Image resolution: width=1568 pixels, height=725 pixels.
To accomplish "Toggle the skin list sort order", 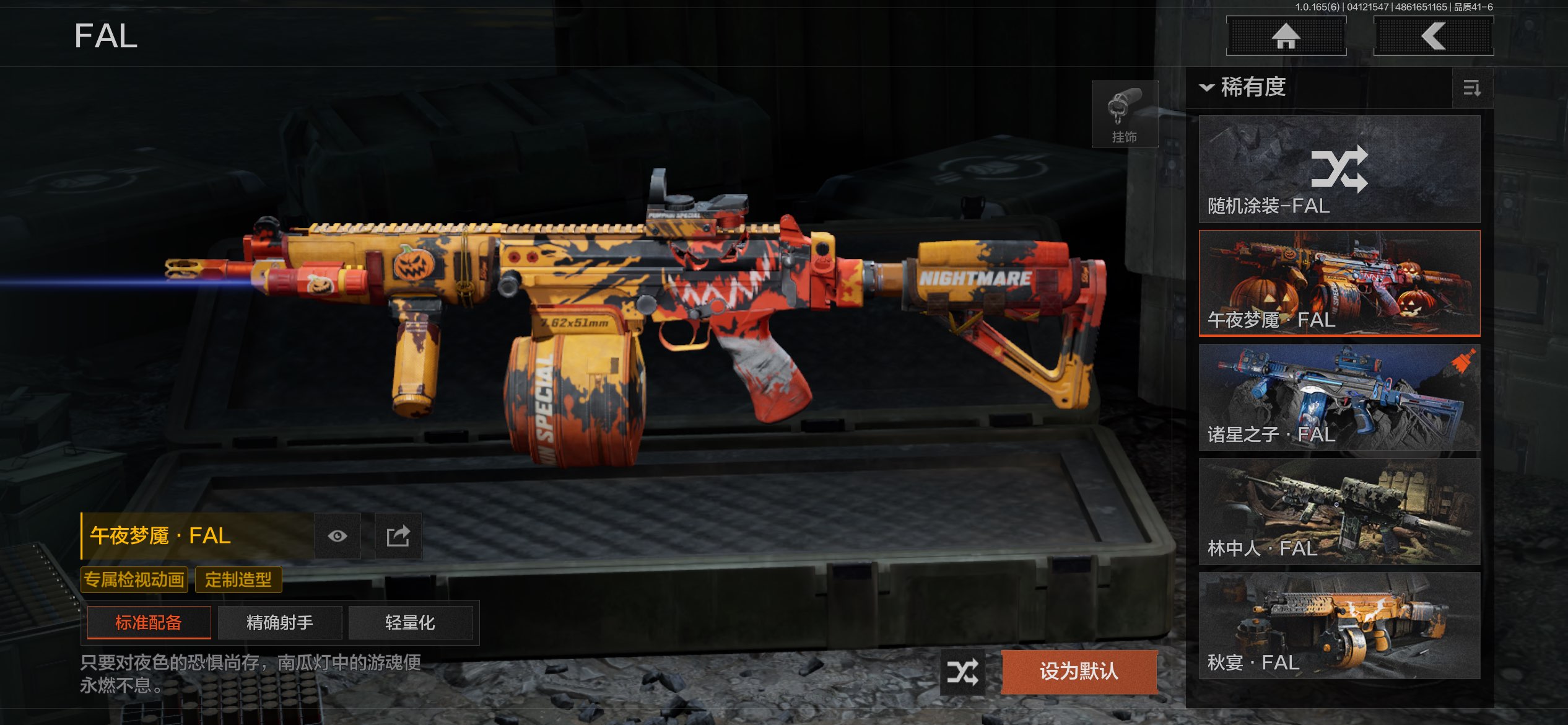I will tap(1472, 88).
